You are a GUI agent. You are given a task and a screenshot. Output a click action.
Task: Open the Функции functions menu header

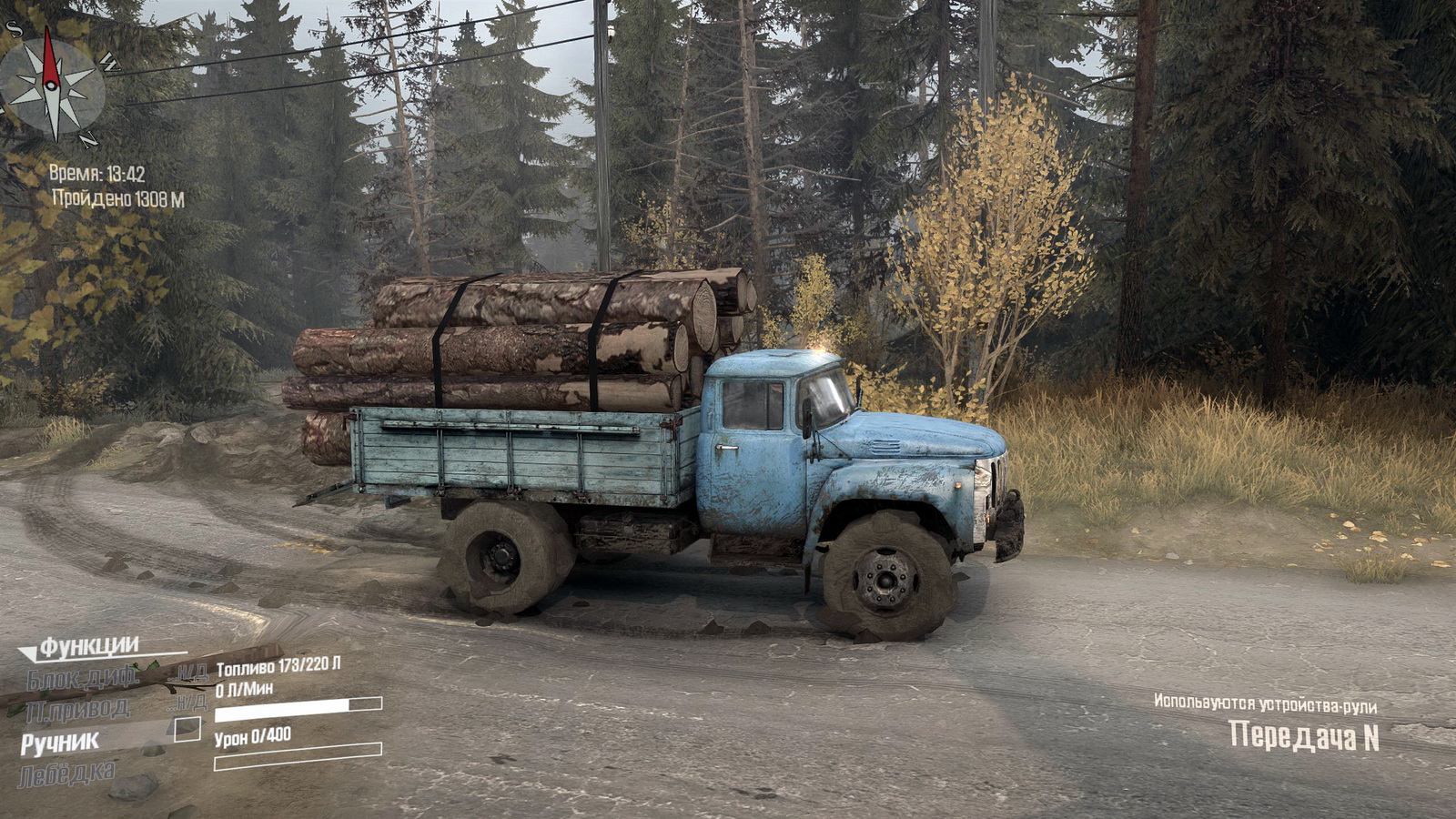pos(88,647)
